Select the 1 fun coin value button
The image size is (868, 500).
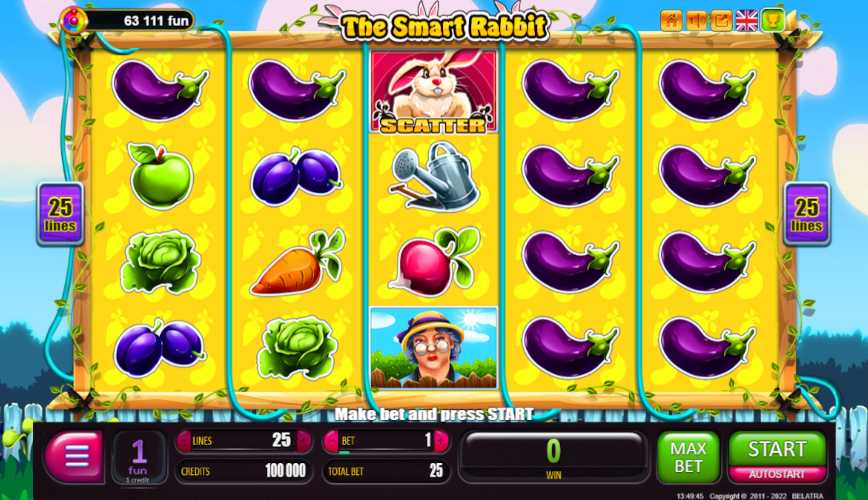pos(139,458)
